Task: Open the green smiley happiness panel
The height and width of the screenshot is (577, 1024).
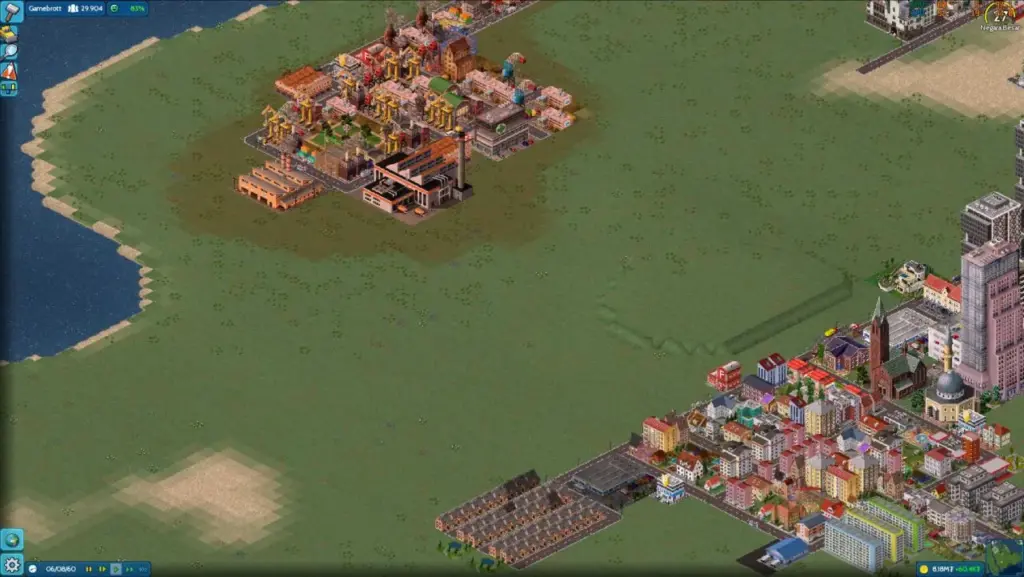Action: pos(127,8)
